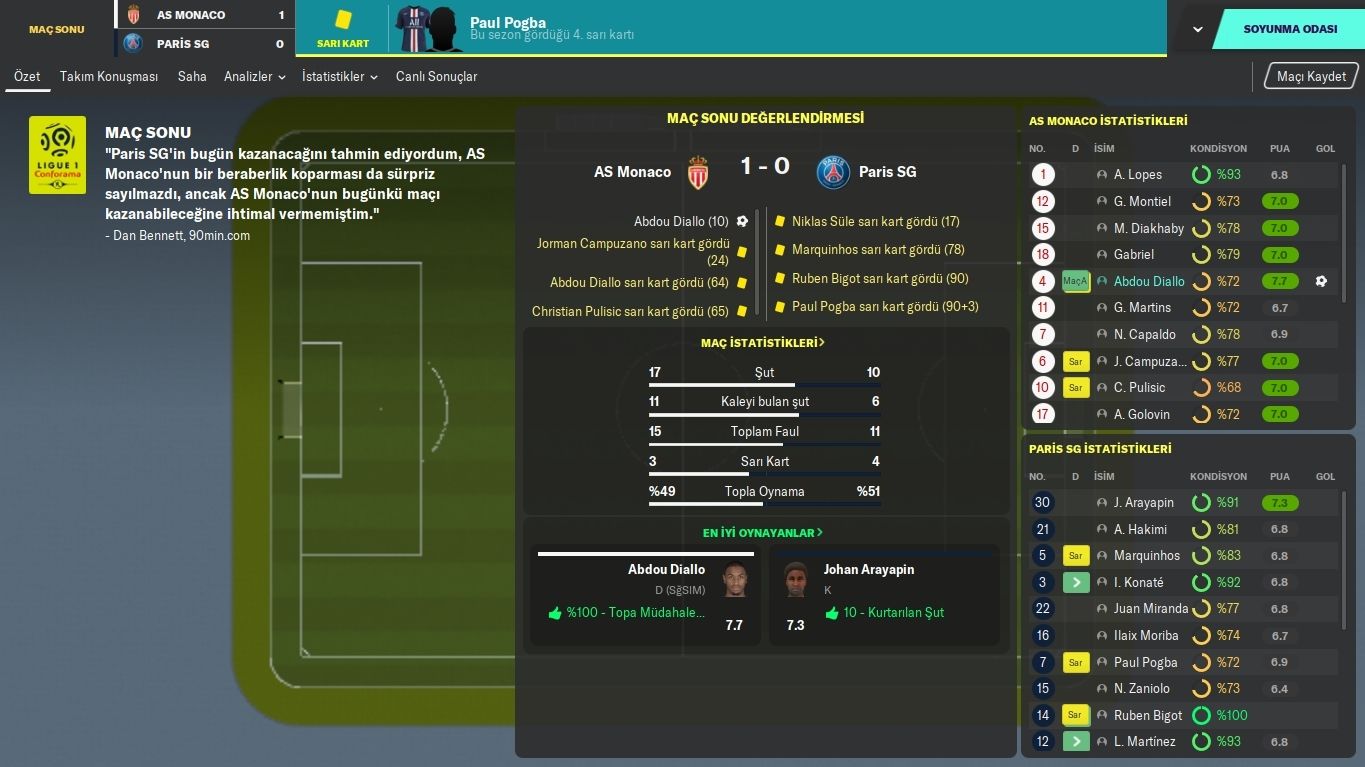This screenshot has height=767, width=1365.
Task: Select the MaçA badge next to Abdou Diallo
Action: pos(1075,281)
